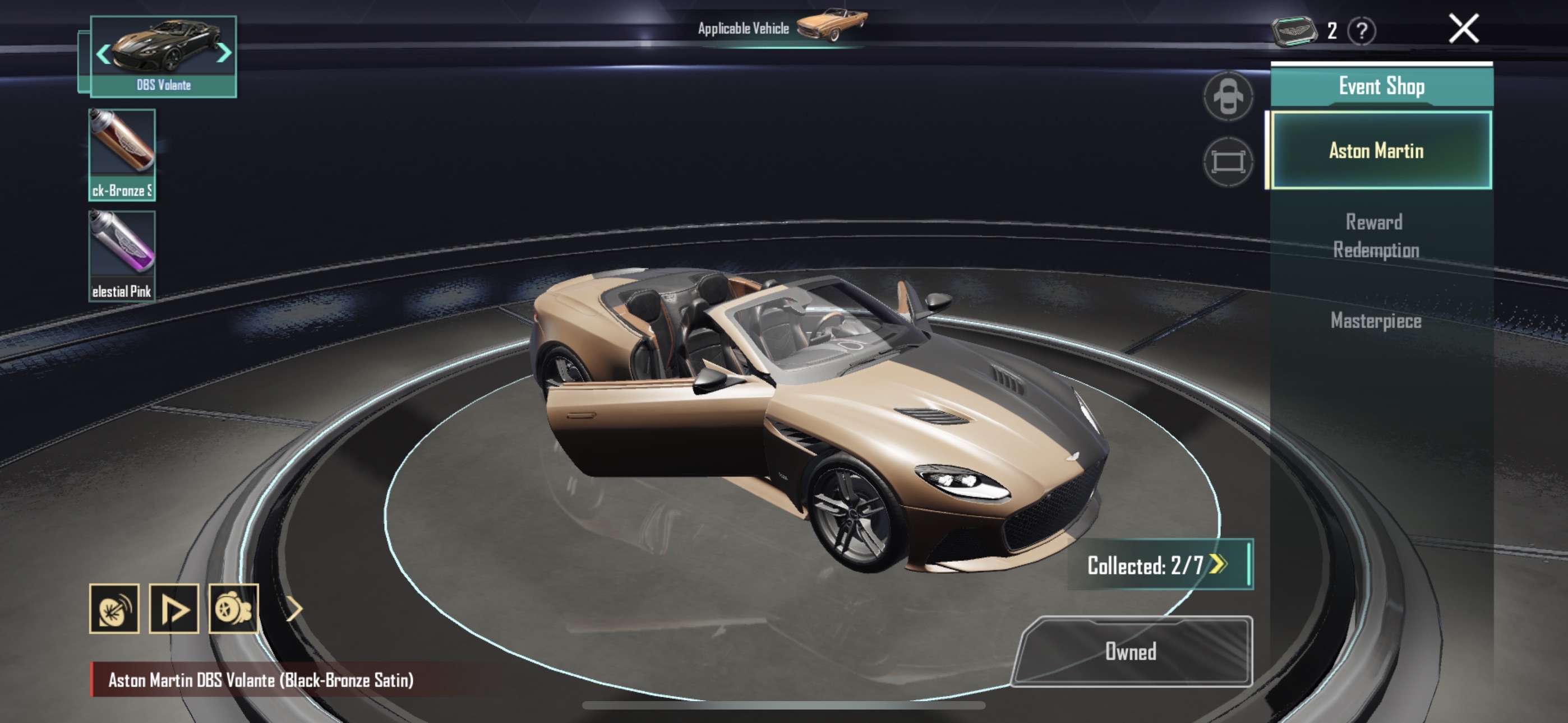Expand more effects with the arrow
1568x723 pixels.
[294, 609]
